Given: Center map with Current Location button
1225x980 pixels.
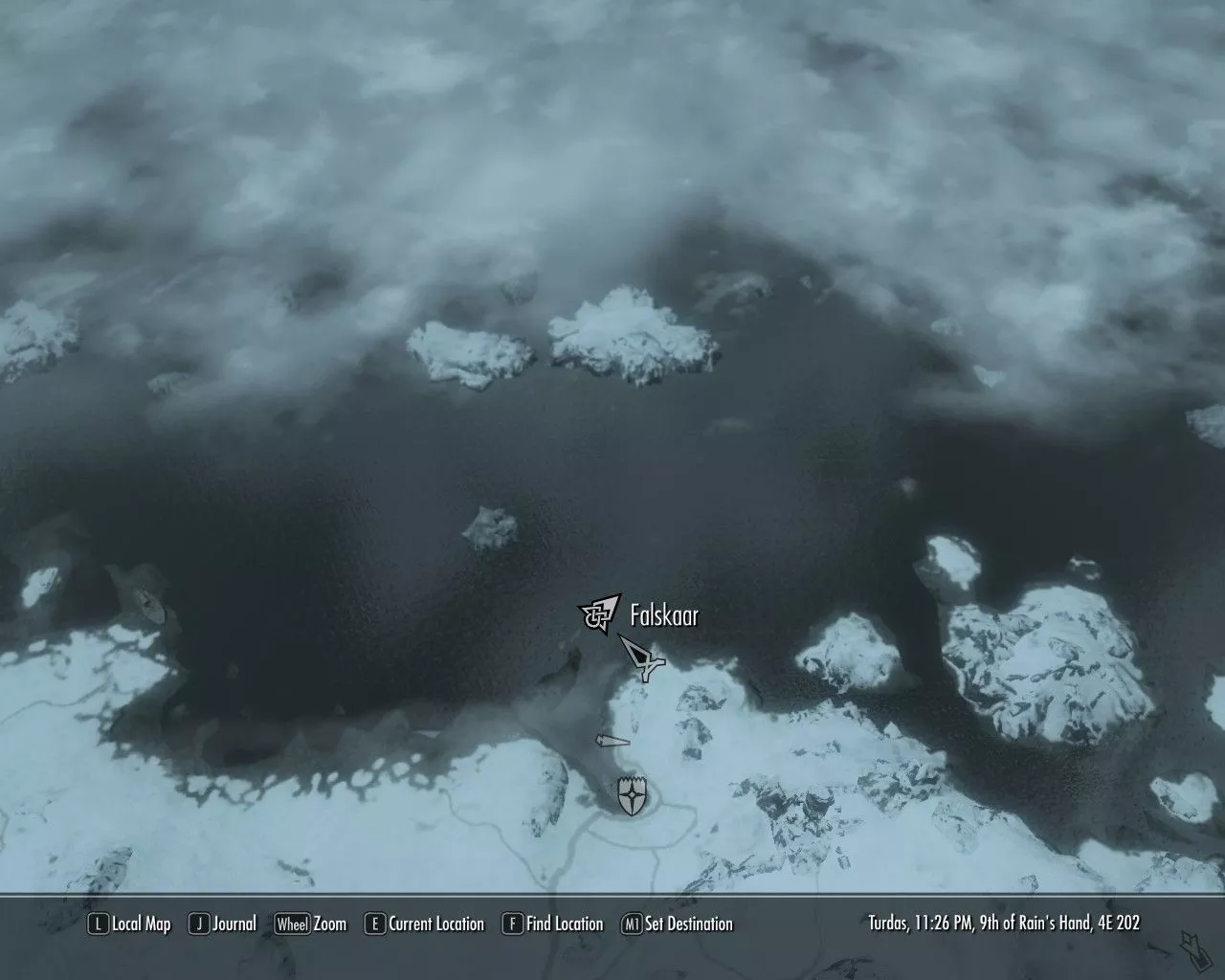Looking at the screenshot, I should pyautogui.click(x=425, y=924).
